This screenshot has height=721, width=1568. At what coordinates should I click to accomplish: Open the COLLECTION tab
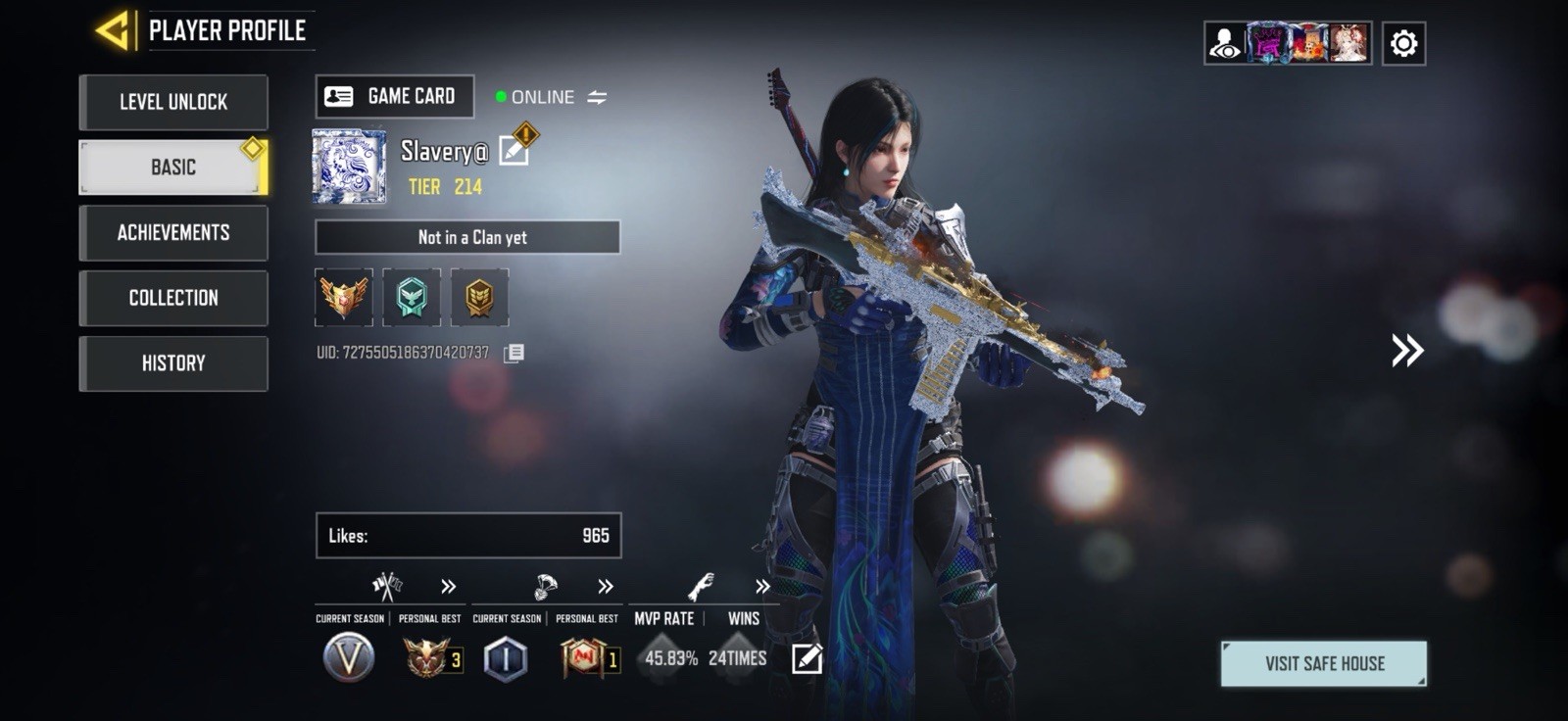pos(173,298)
